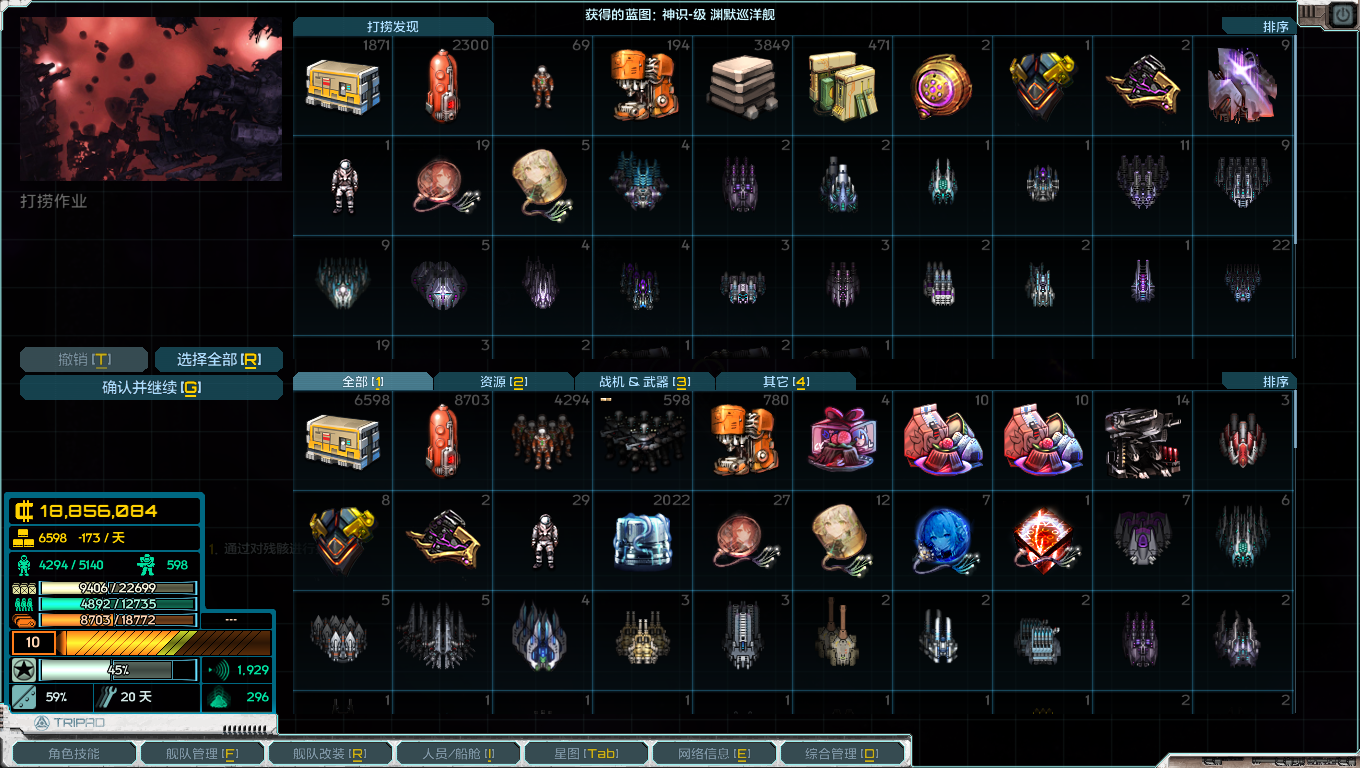1360x768 pixels.
Task: Switch to the 资源 [2] tab
Action: [502, 381]
